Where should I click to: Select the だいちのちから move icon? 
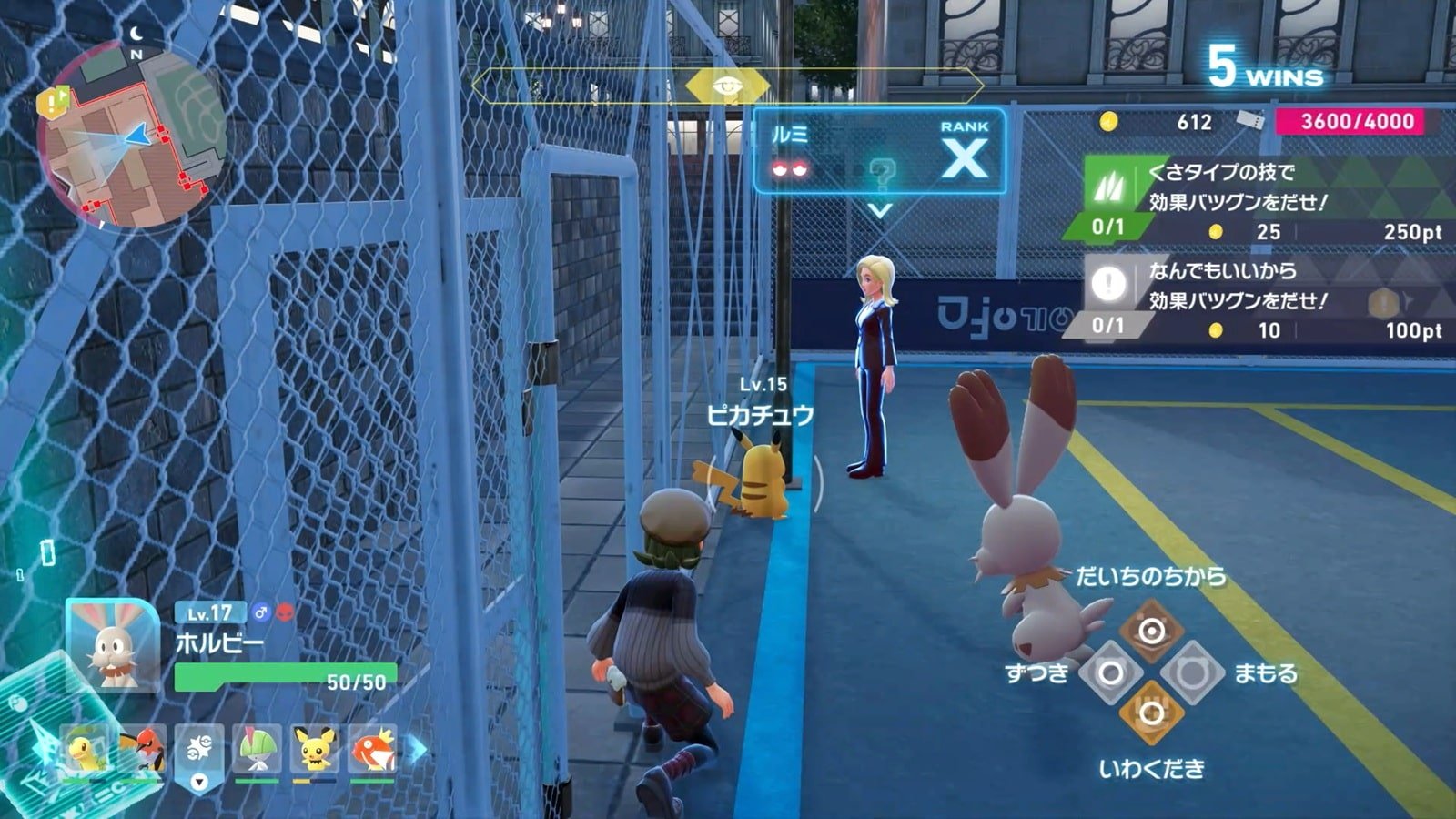click(1151, 630)
